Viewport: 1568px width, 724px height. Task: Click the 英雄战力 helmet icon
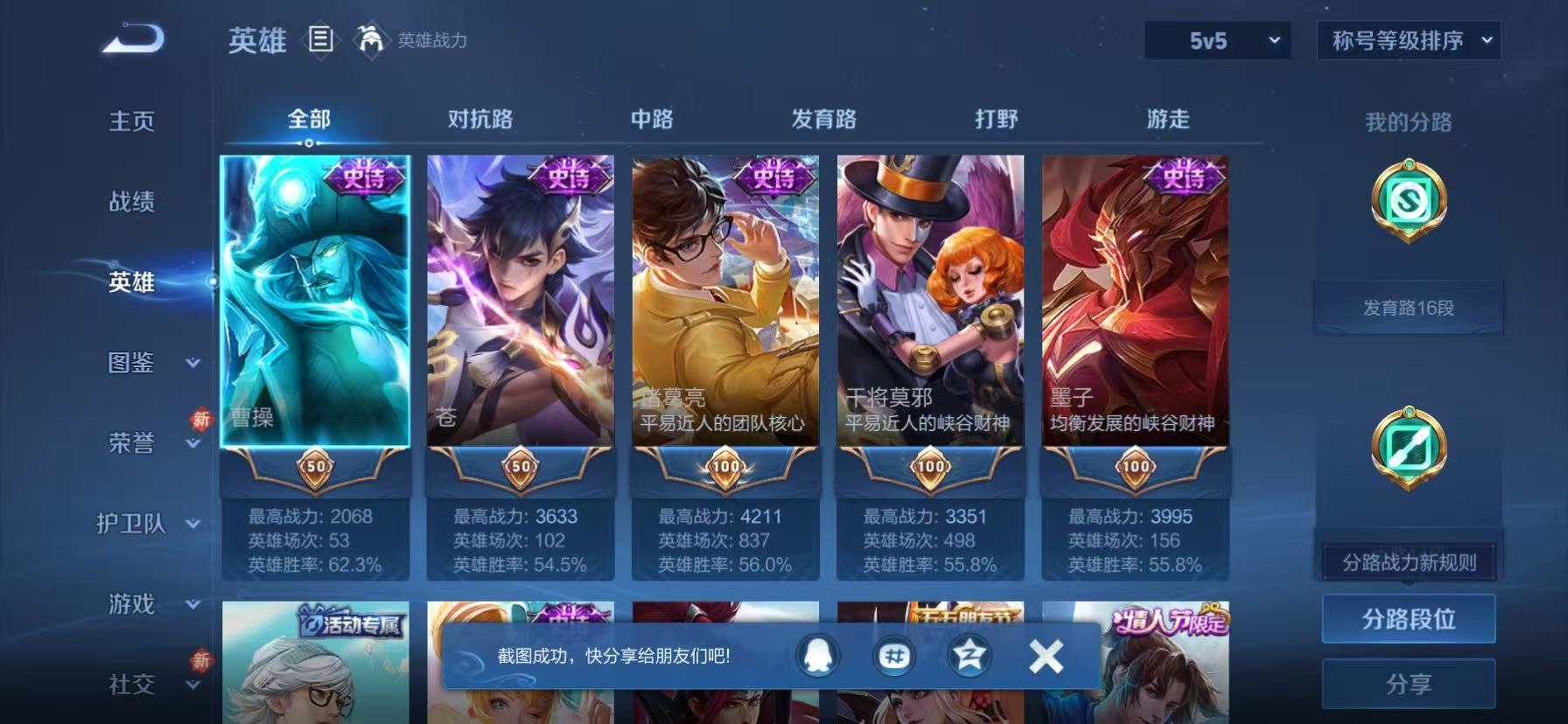tap(371, 40)
